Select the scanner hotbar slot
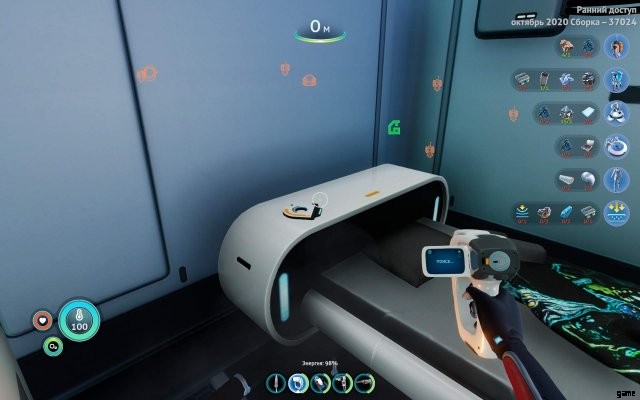This screenshot has width=640, height=400. pos(297,382)
